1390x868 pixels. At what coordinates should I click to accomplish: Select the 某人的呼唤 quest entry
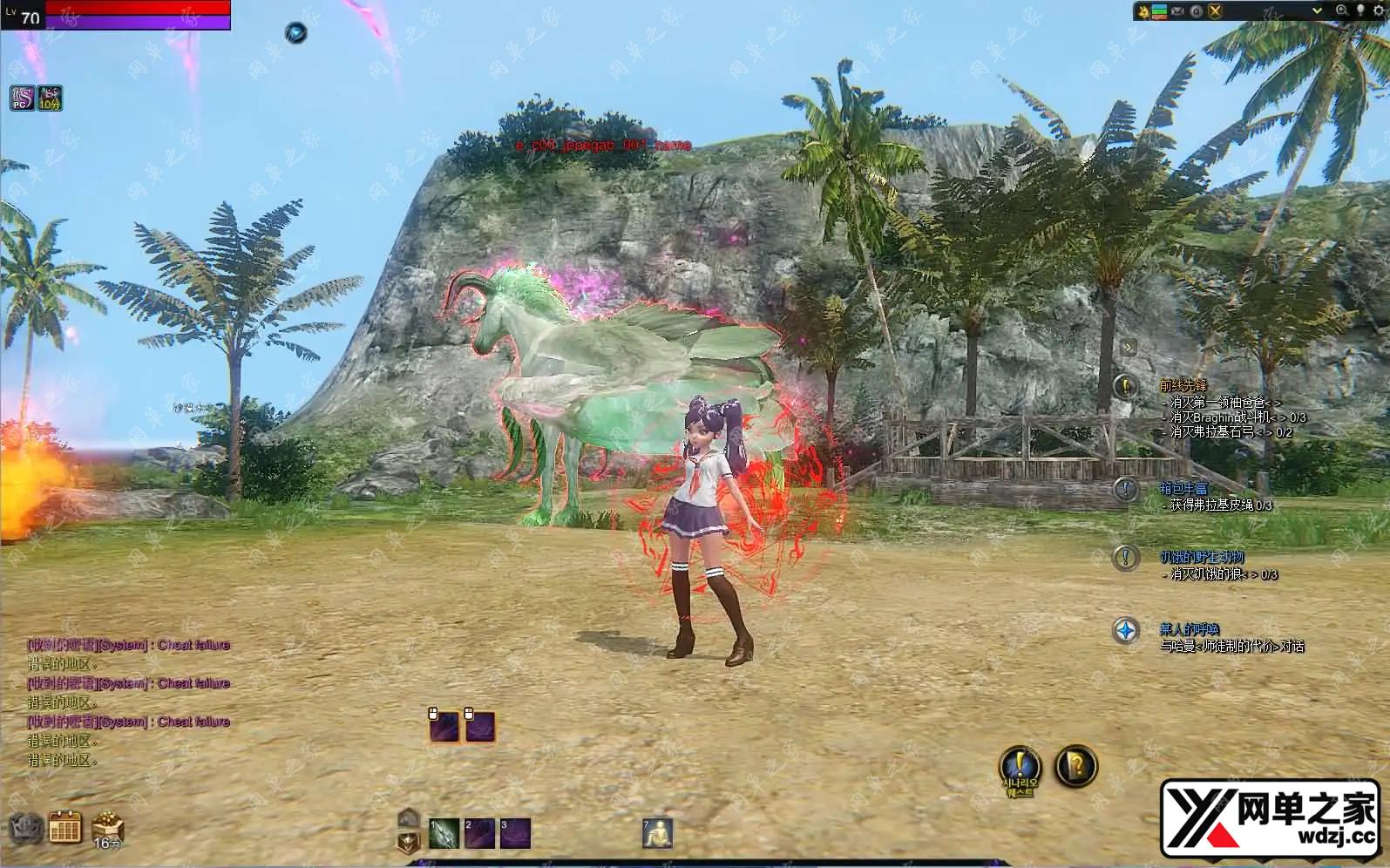pyautogui.click(x=1189, y=629)
